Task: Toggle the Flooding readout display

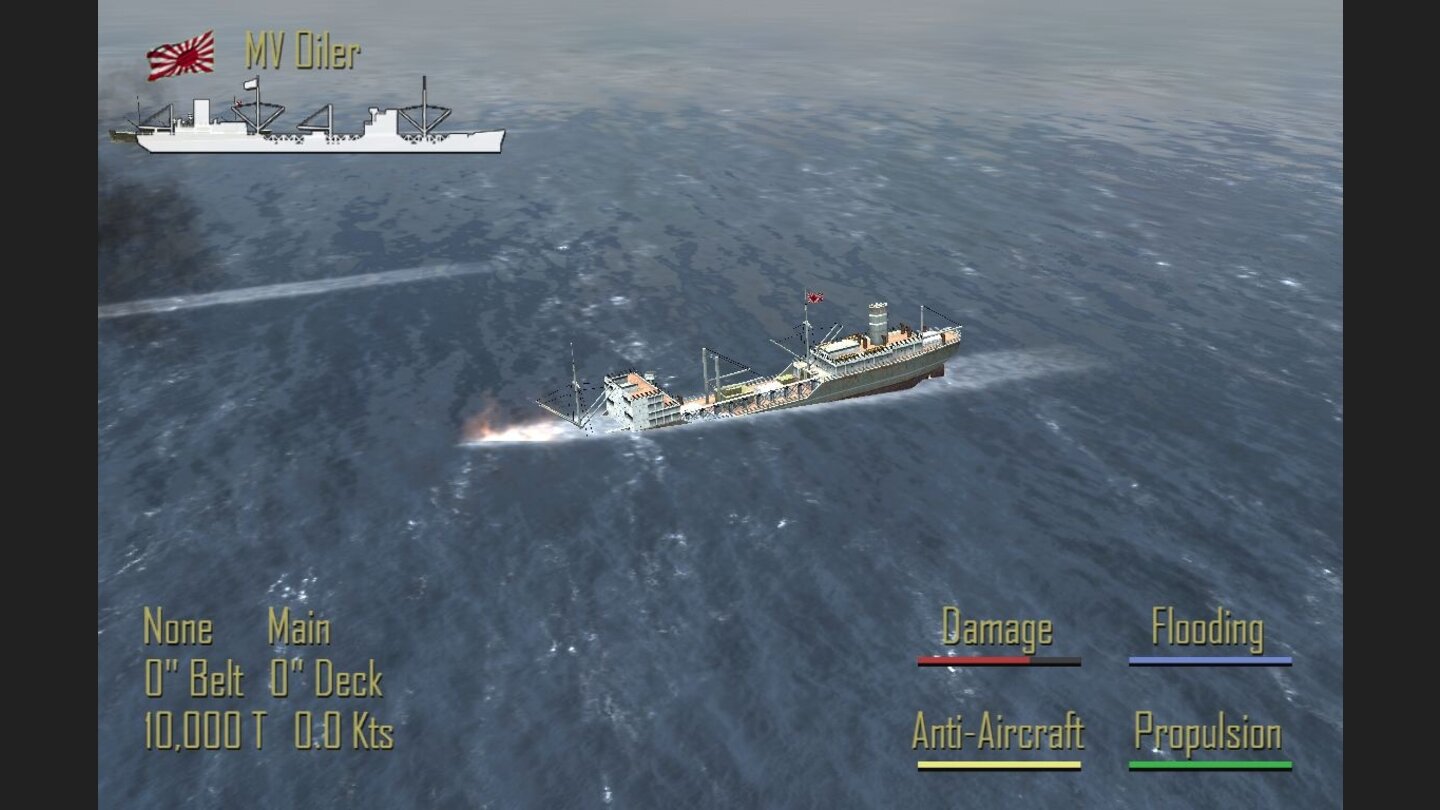Action: (1207, 630)
